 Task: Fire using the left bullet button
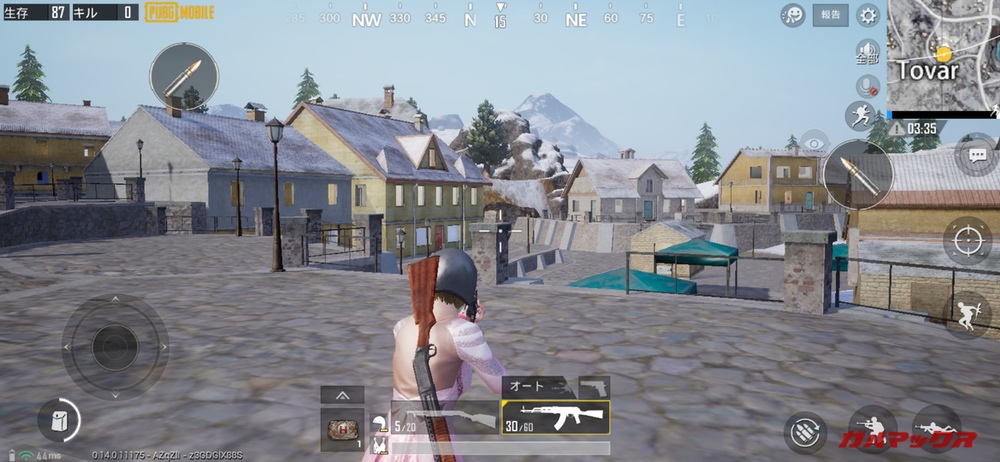tap(184, 77)
